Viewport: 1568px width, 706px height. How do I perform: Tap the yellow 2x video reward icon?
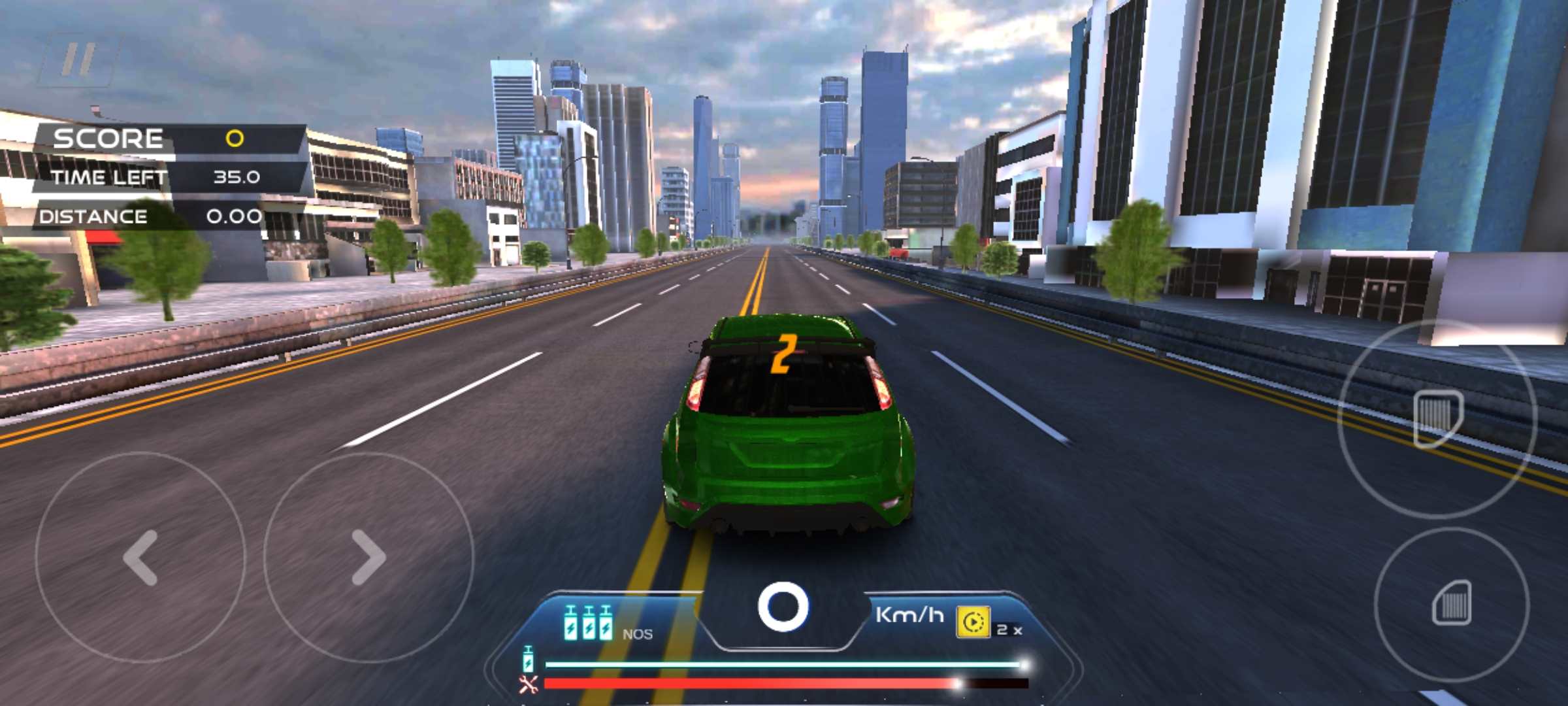973,622
